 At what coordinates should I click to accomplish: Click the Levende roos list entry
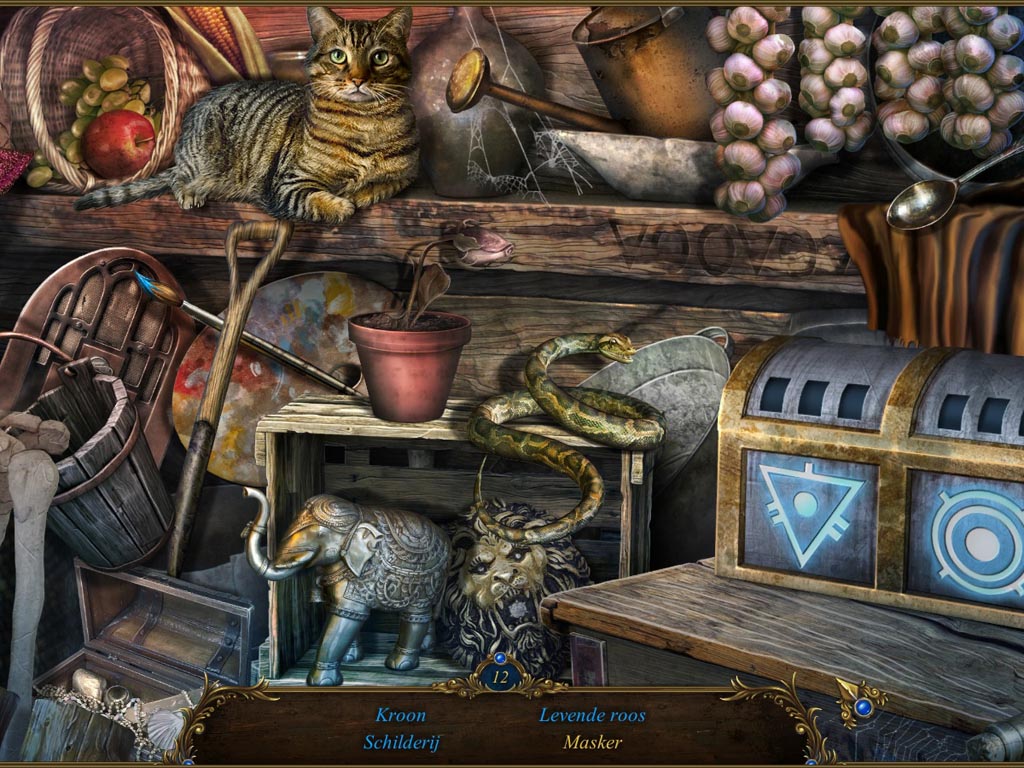(x=592, y=715)
